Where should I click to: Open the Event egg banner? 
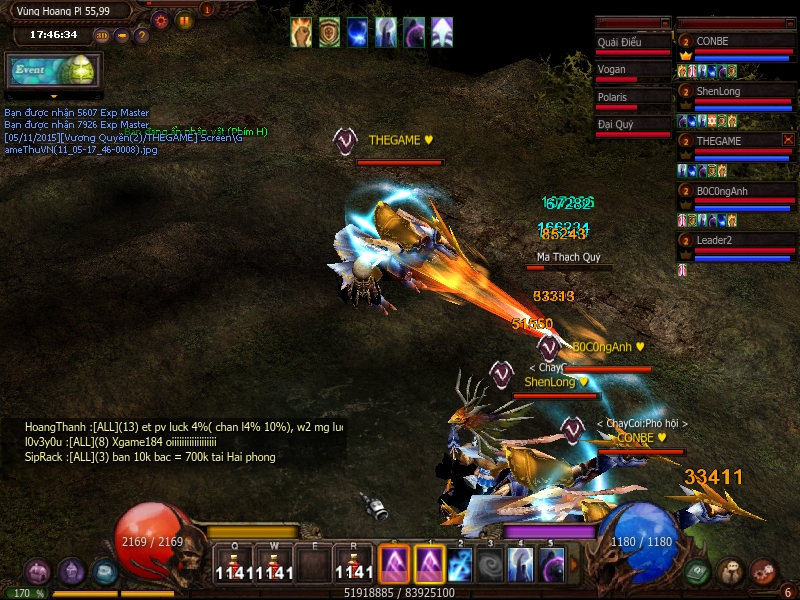pyautogui.click(x=52, y=70)
